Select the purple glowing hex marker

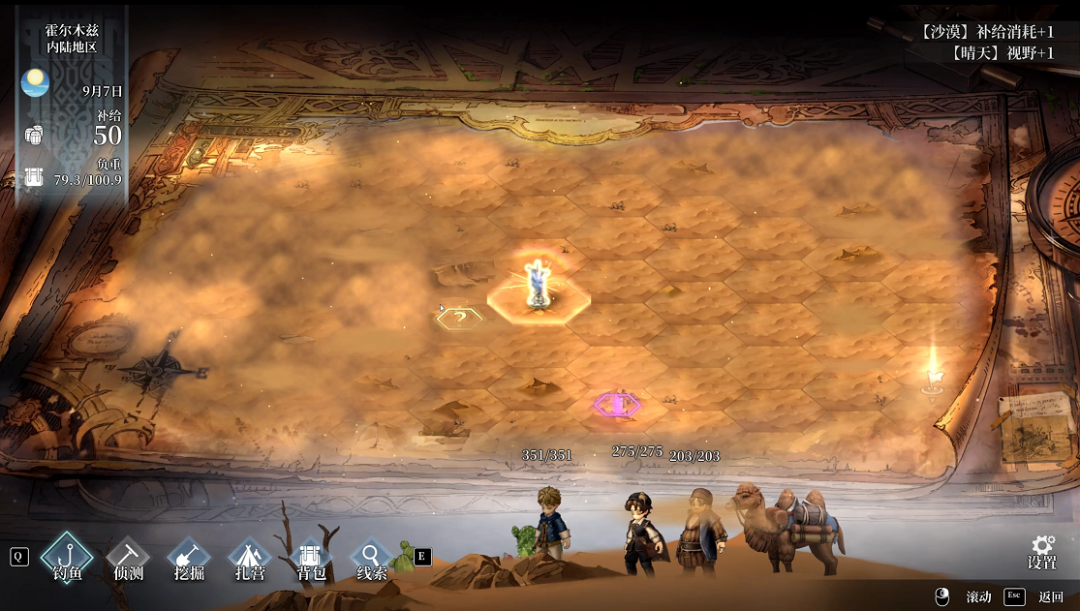pyautogui.click(x=617, y=404)
